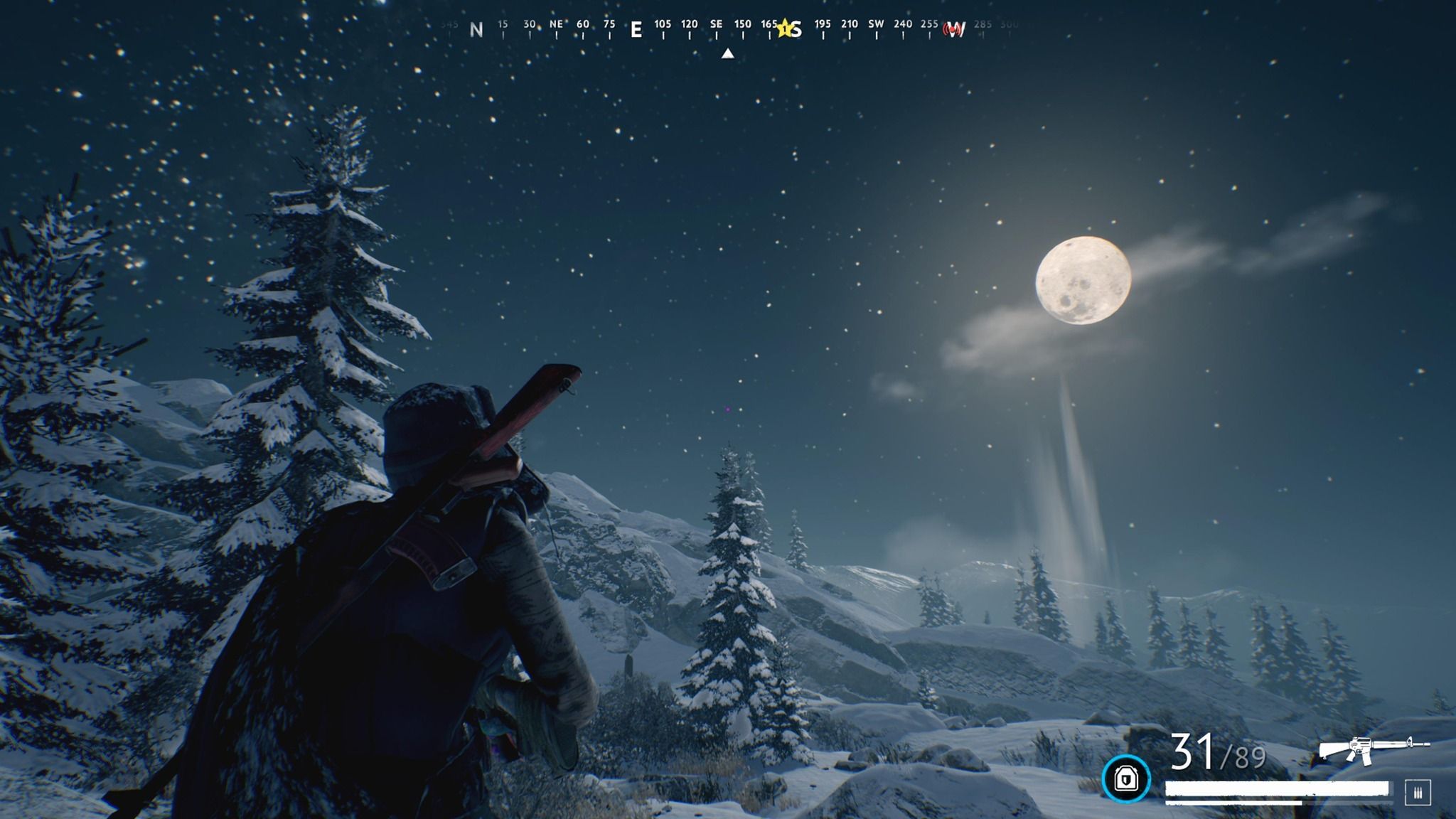
Task: Select the assault rifle weapon icon
Action: [x=1374, y=750]
